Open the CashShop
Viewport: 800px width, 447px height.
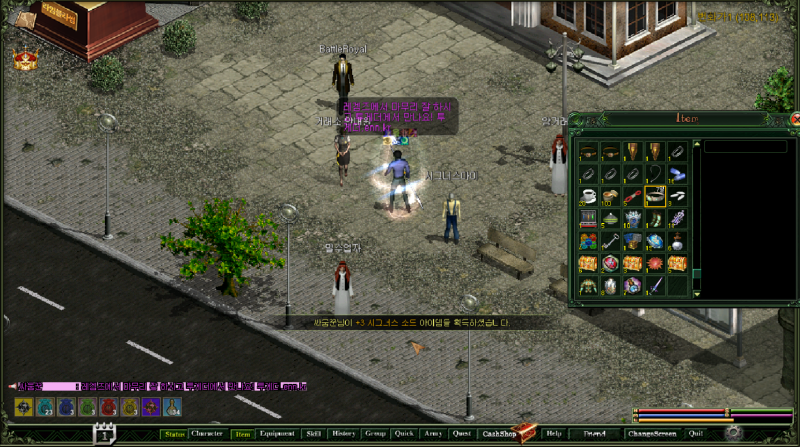tap(496, 434)
